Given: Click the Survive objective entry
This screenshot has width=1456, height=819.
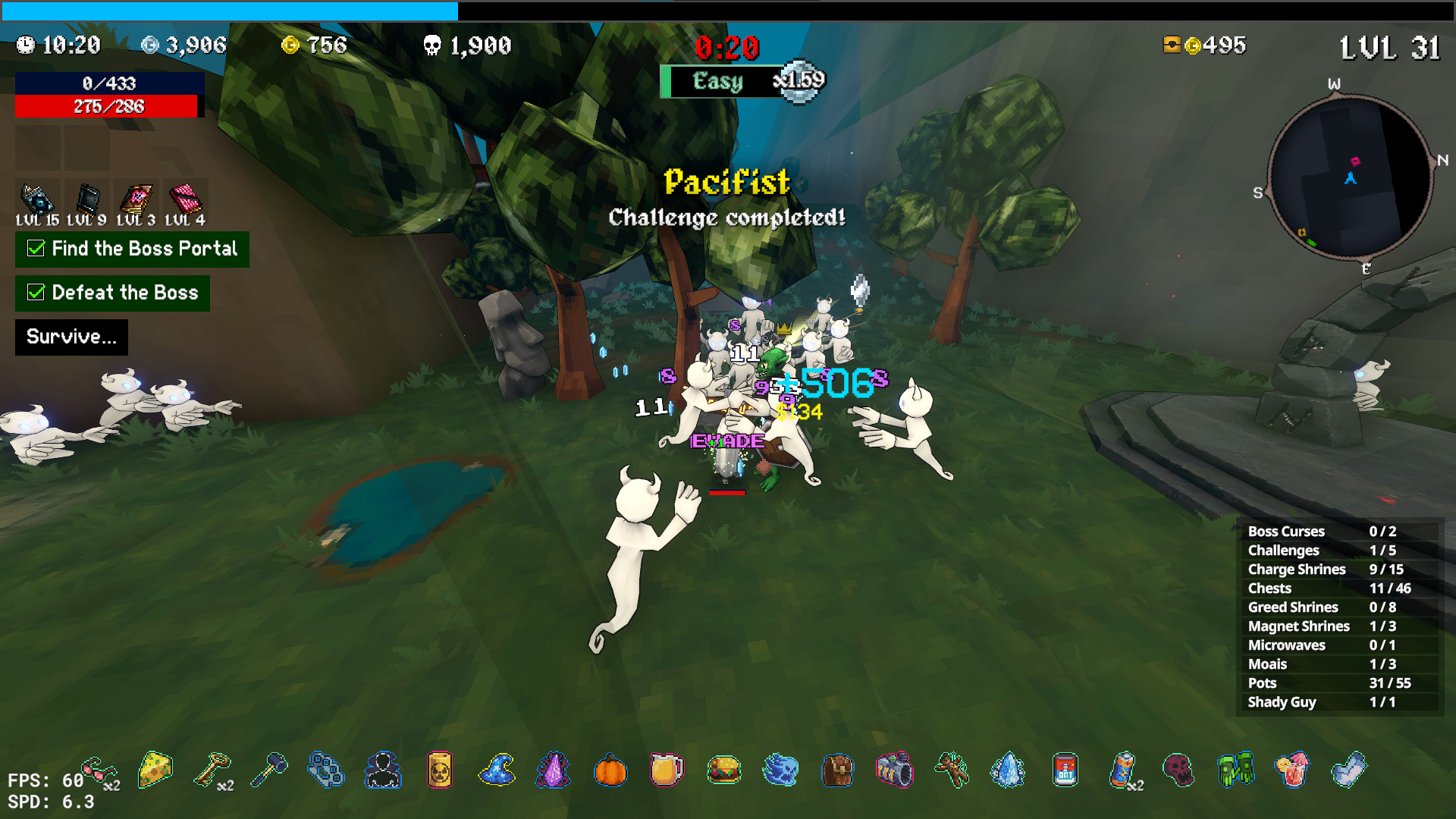Looking at the screenshot, I should tap(71, 337).
